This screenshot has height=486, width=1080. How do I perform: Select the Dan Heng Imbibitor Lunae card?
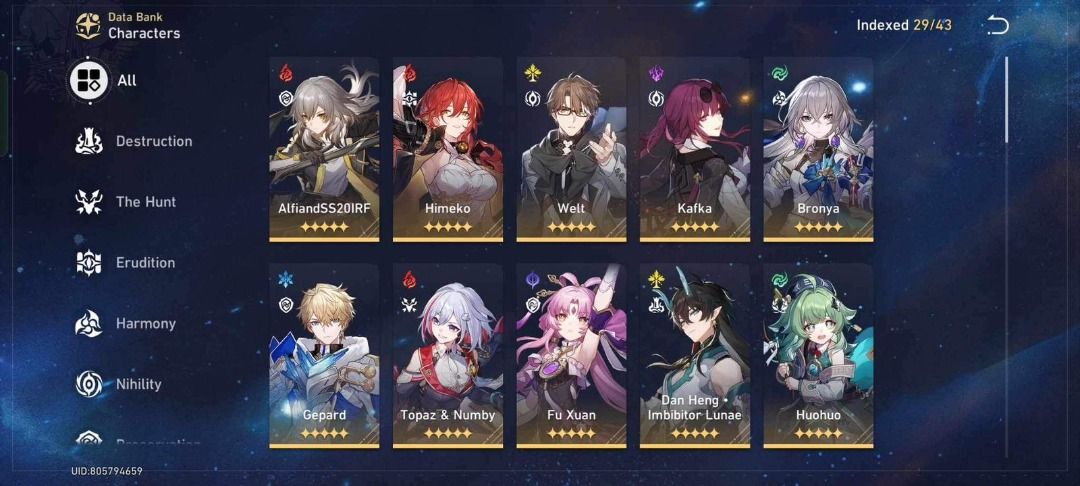pyautogui.click(x=694, y=355)
